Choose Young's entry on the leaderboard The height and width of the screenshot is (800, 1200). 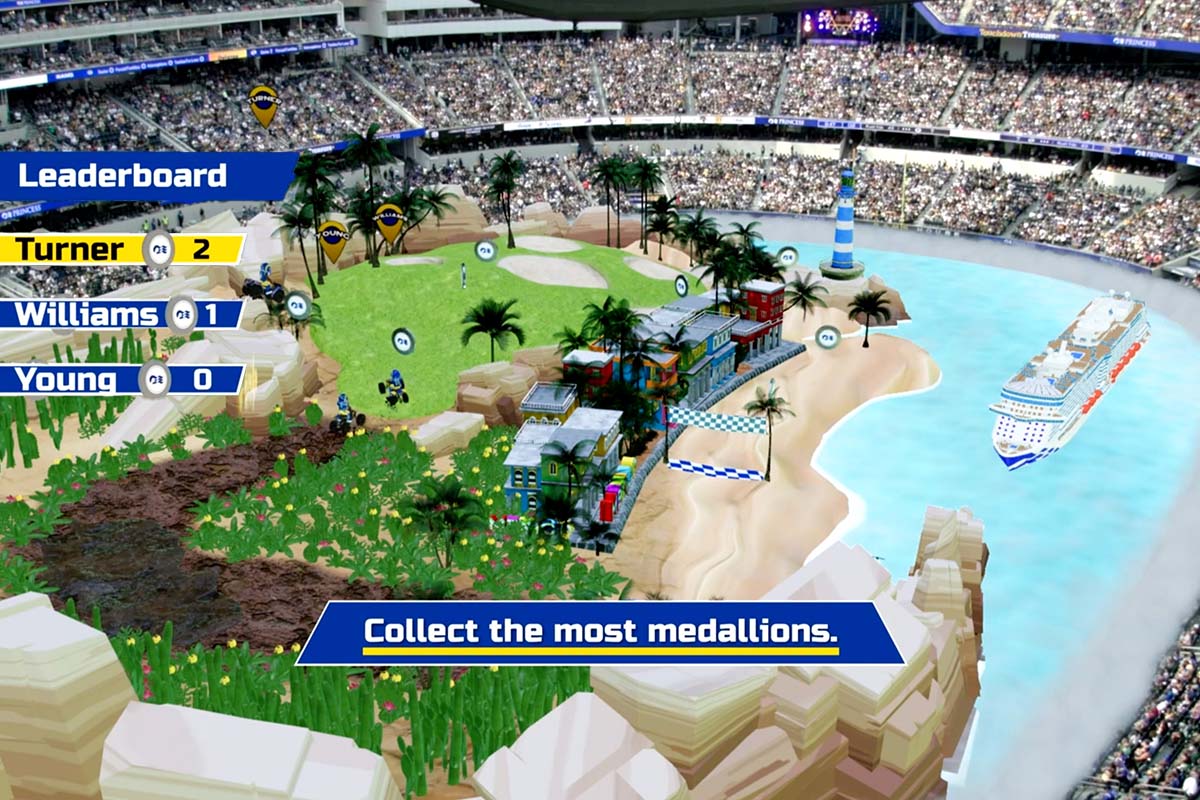point(120,379)
